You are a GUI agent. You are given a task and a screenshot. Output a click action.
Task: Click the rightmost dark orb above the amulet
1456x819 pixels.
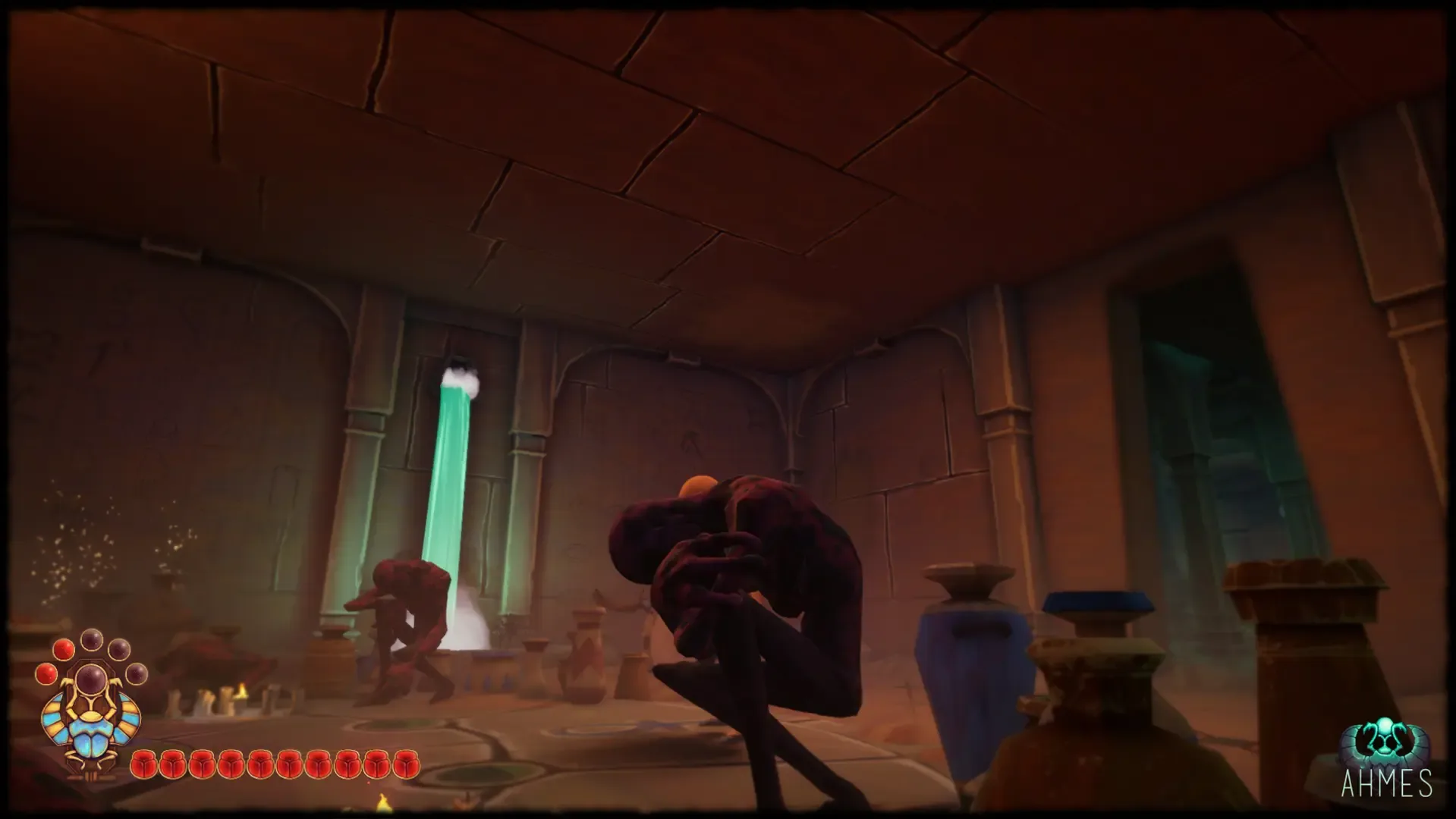pos(136,673)
